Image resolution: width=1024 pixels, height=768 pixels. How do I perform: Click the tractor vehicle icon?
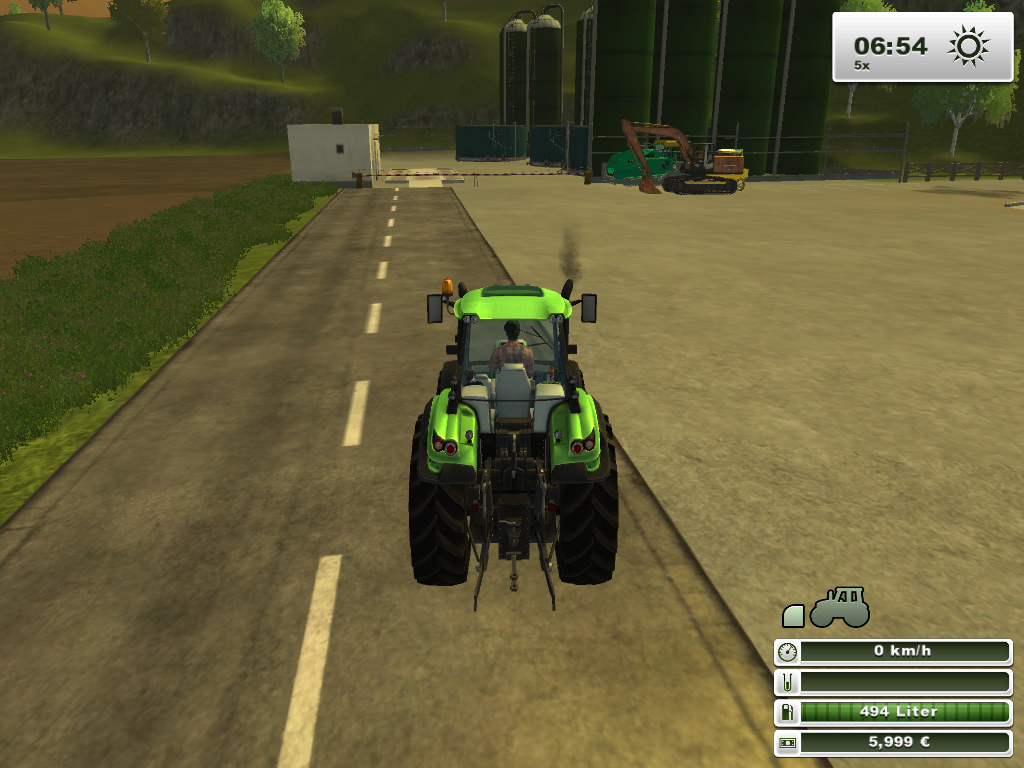839,608
